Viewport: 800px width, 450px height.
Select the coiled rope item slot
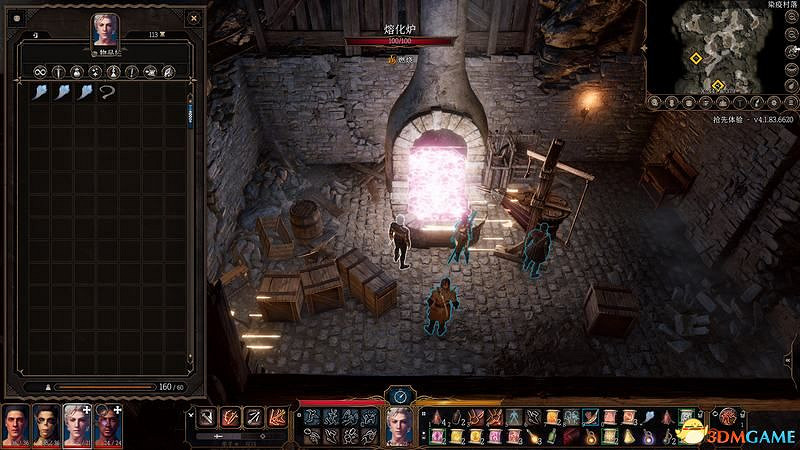[x=106, y=92]
